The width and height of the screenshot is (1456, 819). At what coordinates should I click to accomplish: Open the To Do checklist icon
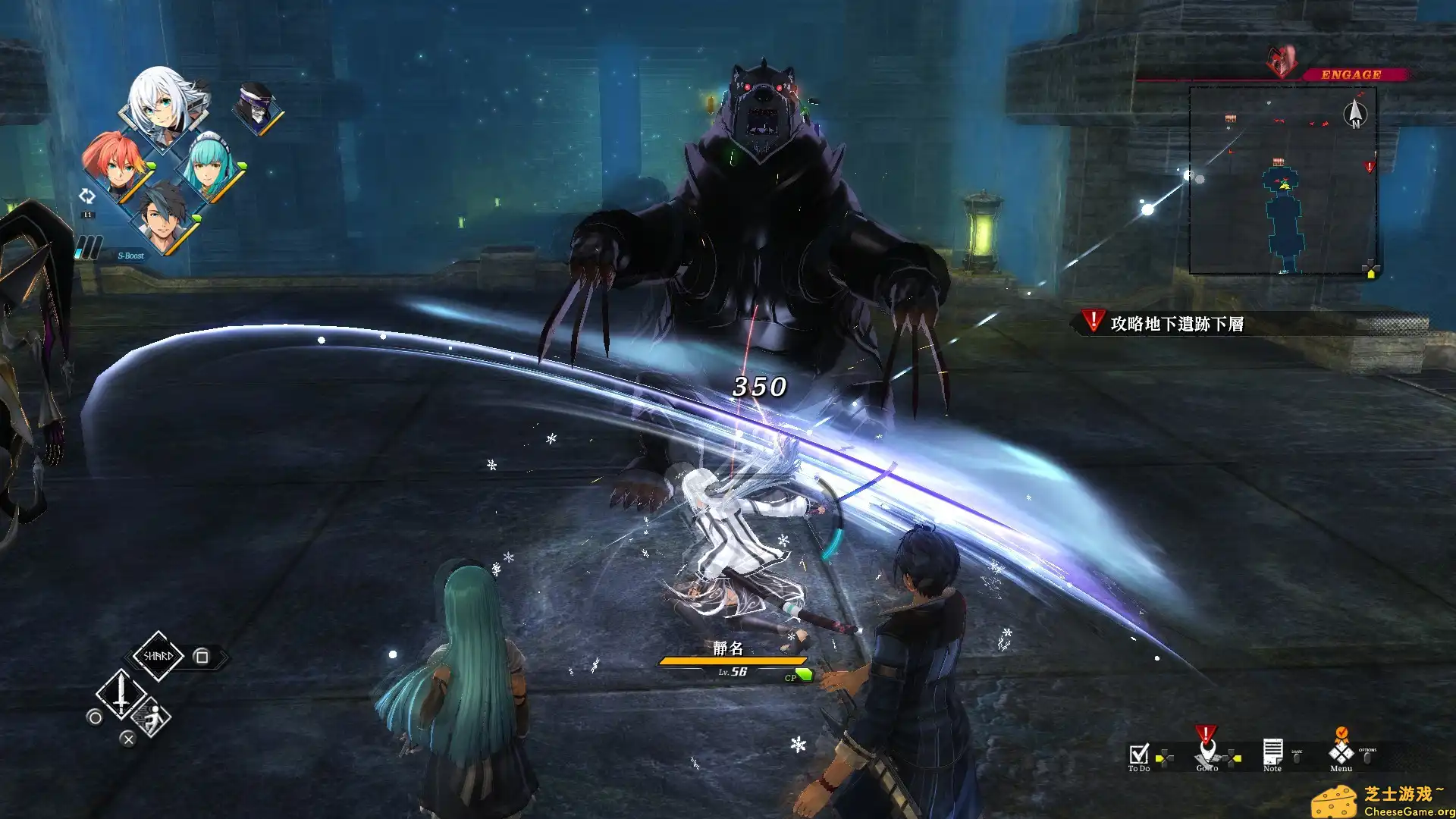pyautogui.click(x=1137, y=755)
